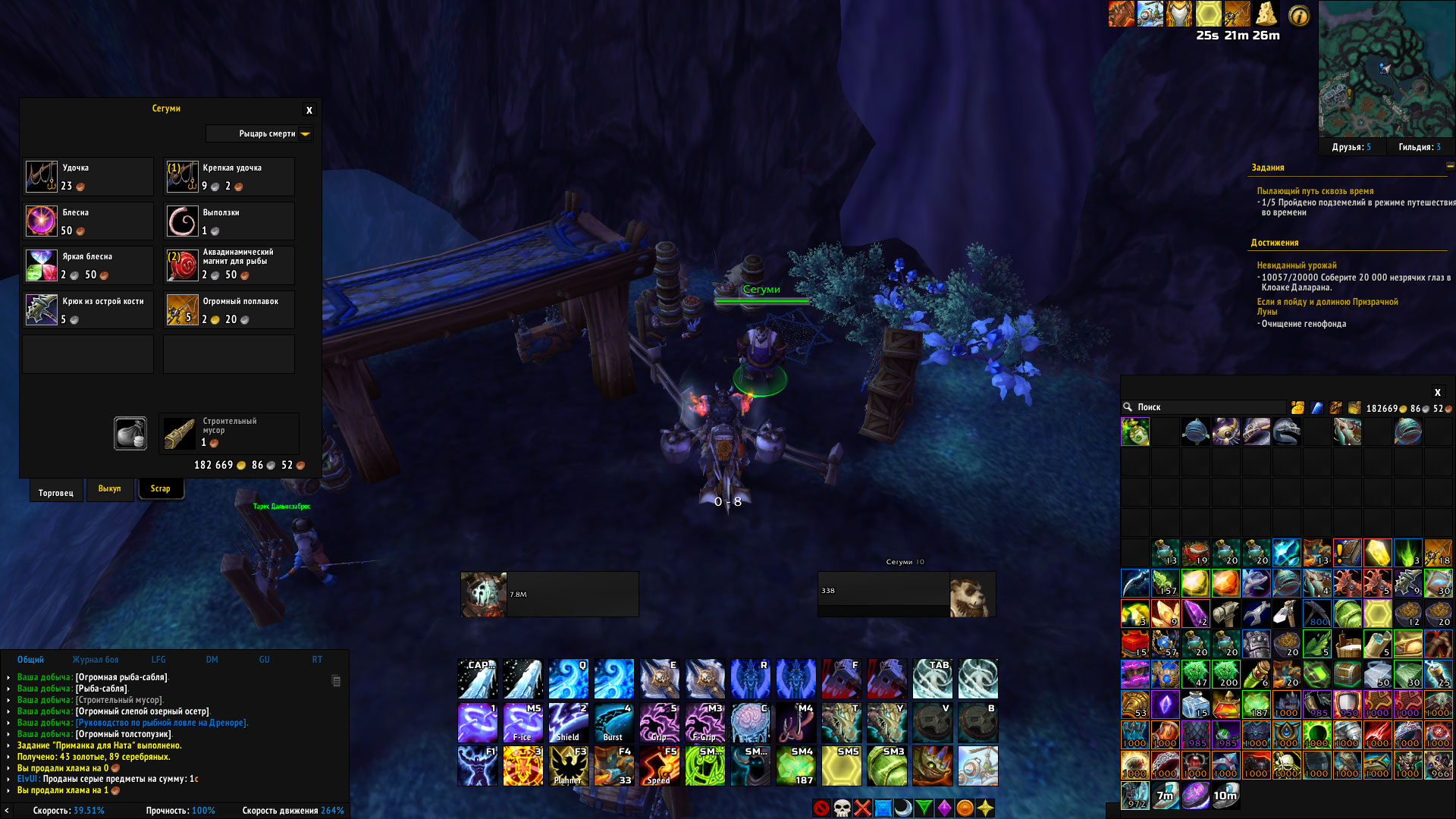This screenshot has width=1456, height=819.
Task: Open the Scrap tab
Action: coord(160,489)
